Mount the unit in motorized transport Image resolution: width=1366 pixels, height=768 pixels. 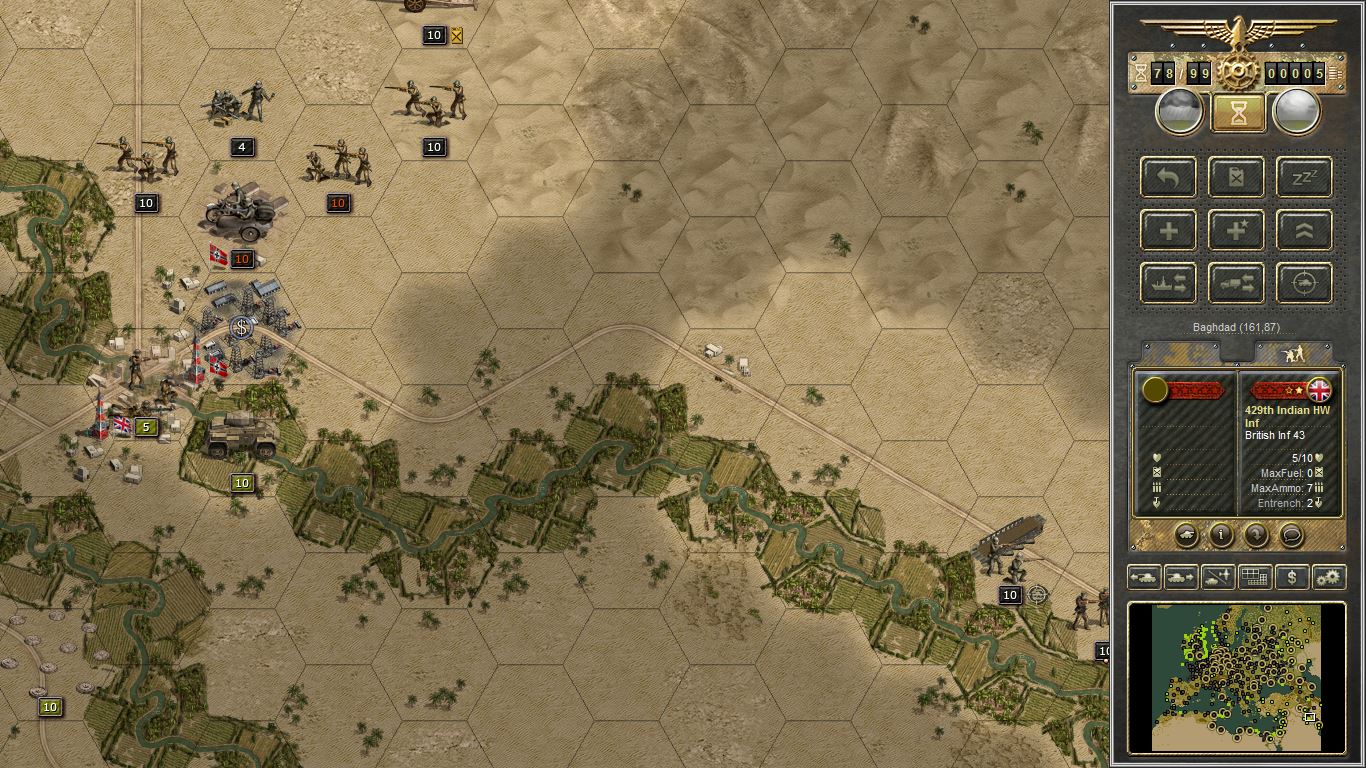pyautogui.click(x=1236, y=283)
